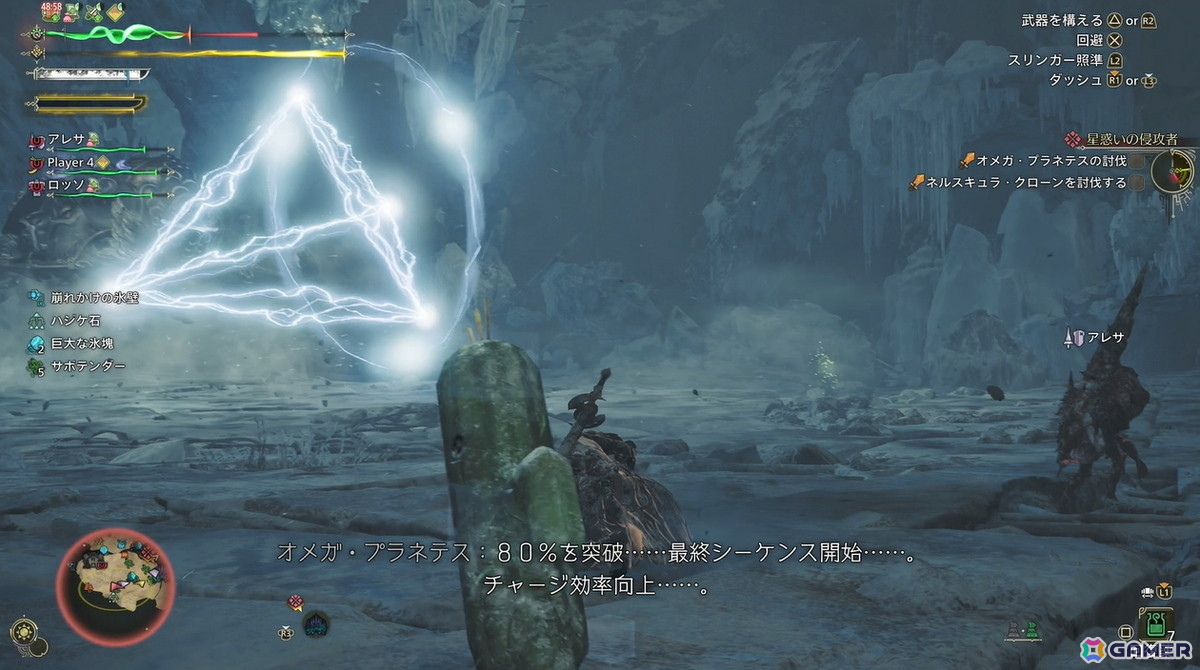The image size is (1200, 670).
Task: Click the purple monster icon near bottom center
Action: pos(316,624)
